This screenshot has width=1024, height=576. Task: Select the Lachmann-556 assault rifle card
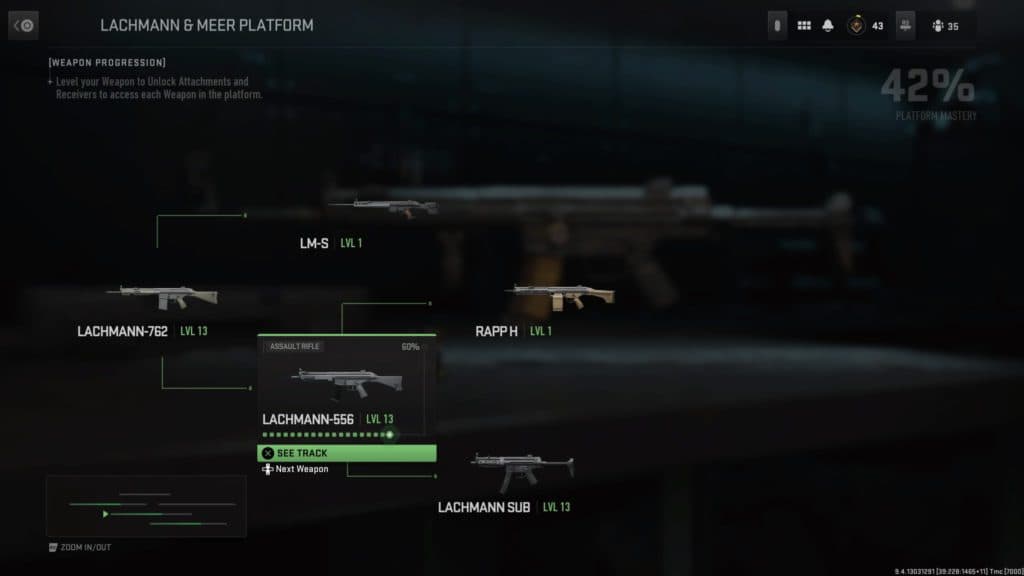click(346, 384)
